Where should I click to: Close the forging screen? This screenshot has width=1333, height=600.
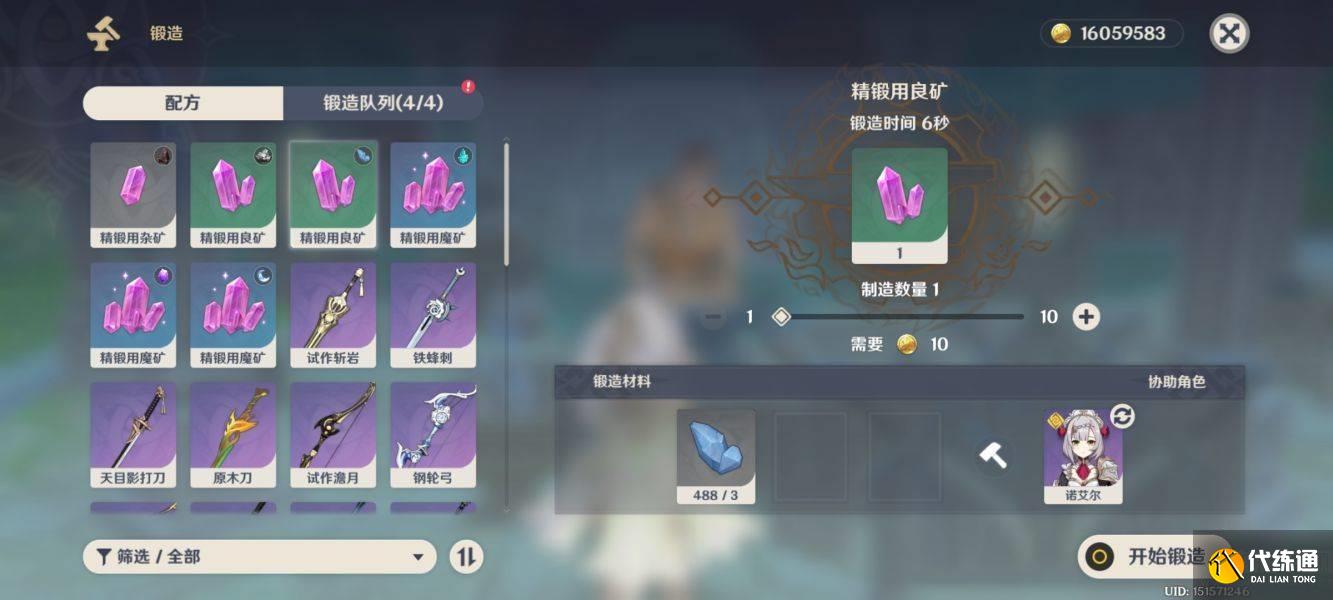1229,34
